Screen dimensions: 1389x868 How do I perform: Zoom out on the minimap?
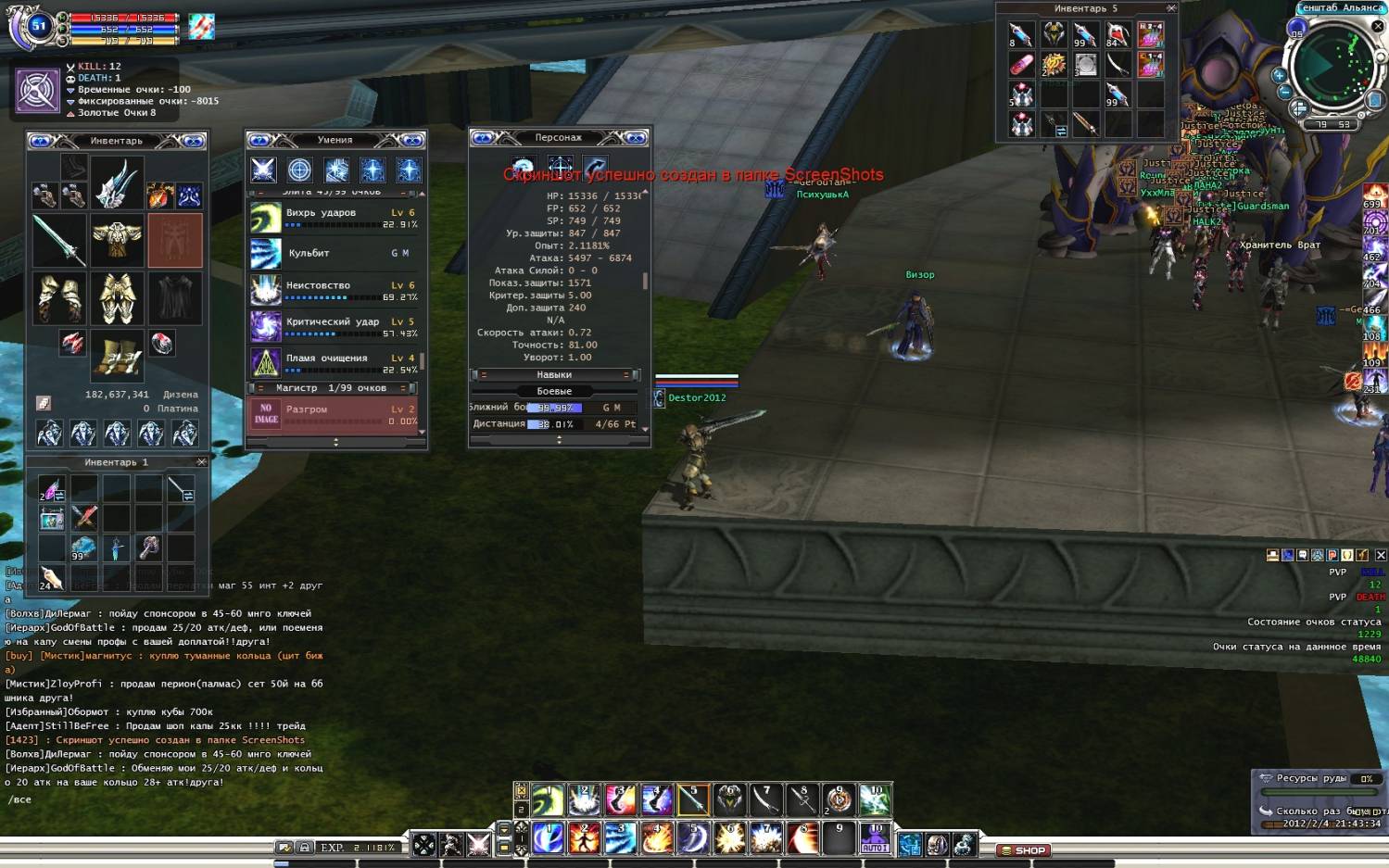coord(1284,92)
